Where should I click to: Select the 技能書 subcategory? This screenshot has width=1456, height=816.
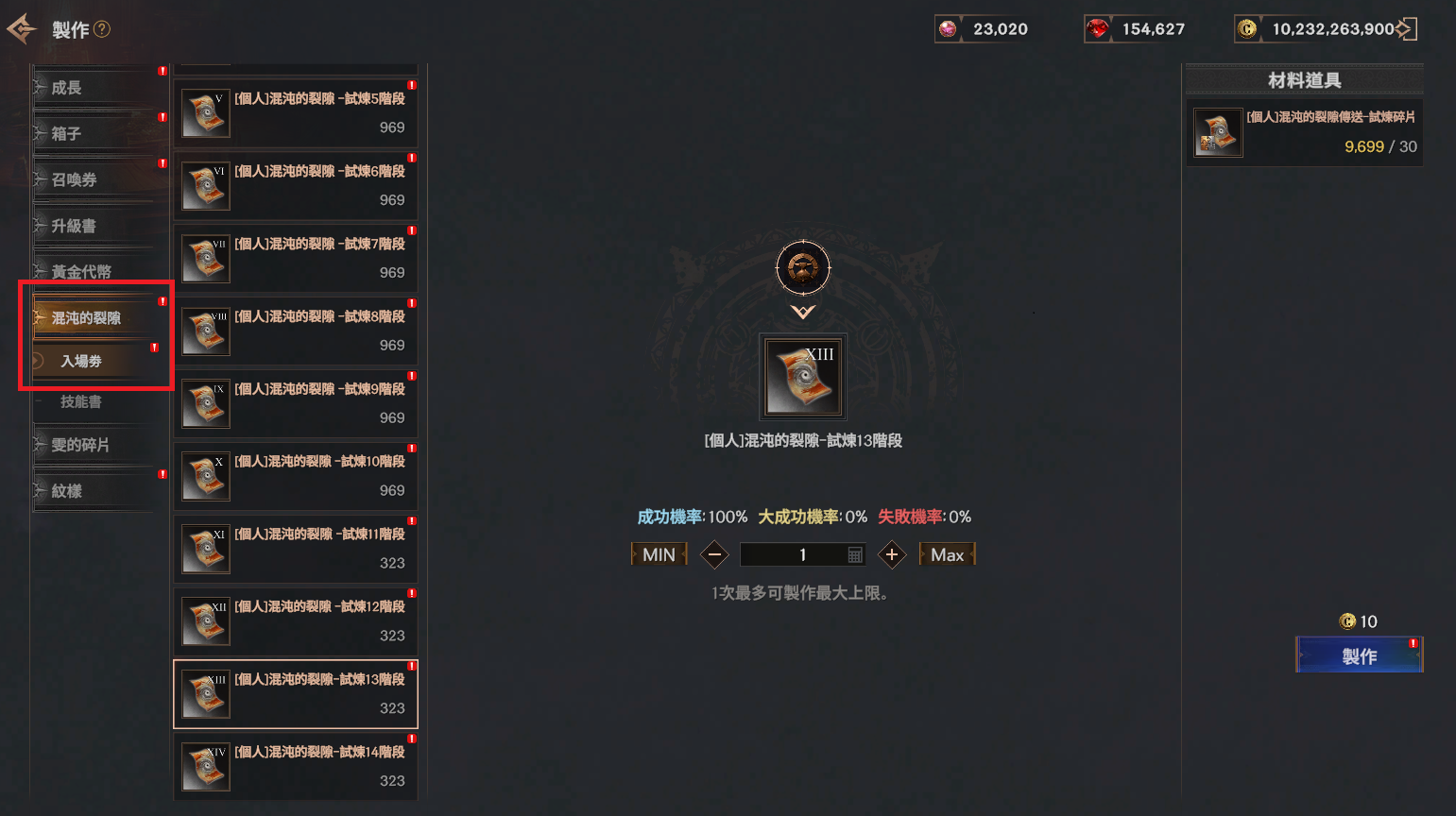(x=82, y=402)
